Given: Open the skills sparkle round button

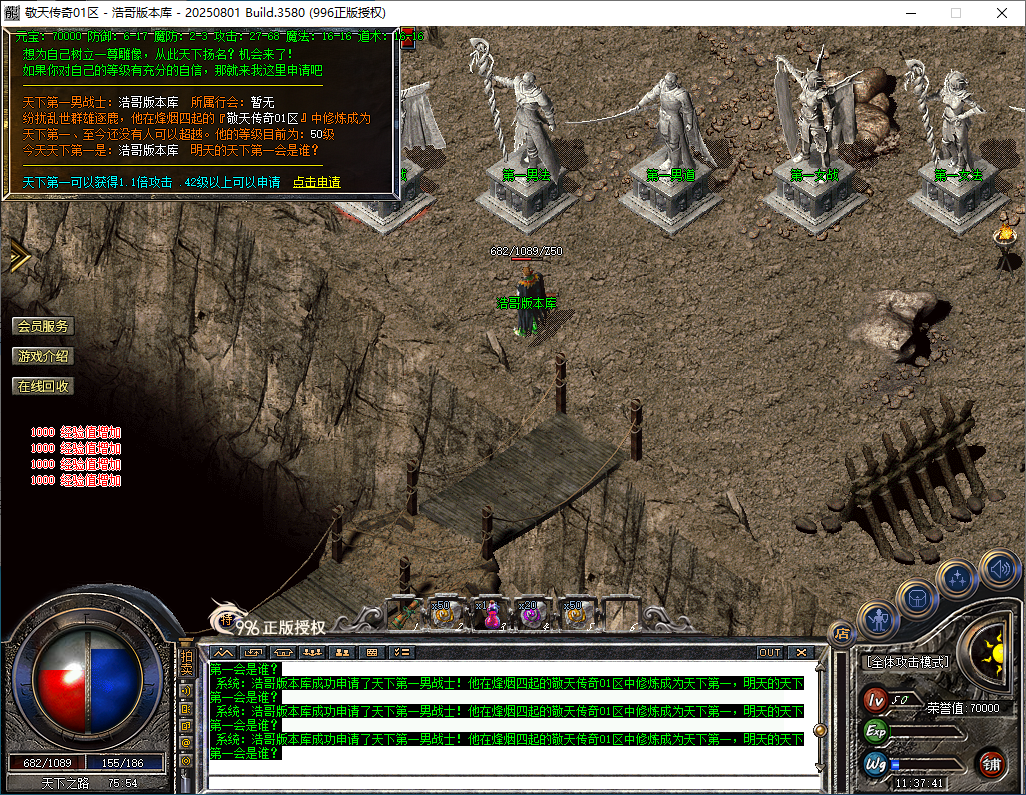Looking at the screenshot, I should pyautogui.click(x=957, y=579).
